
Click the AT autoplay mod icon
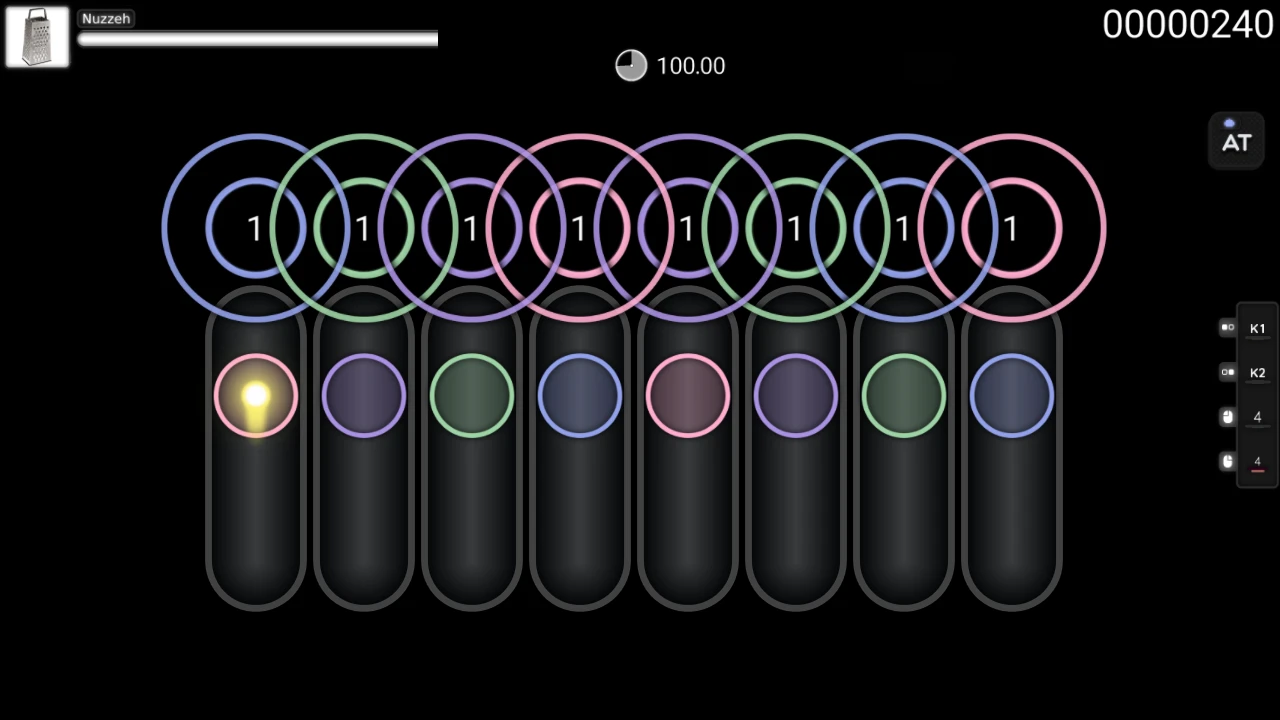(1236, 140)
